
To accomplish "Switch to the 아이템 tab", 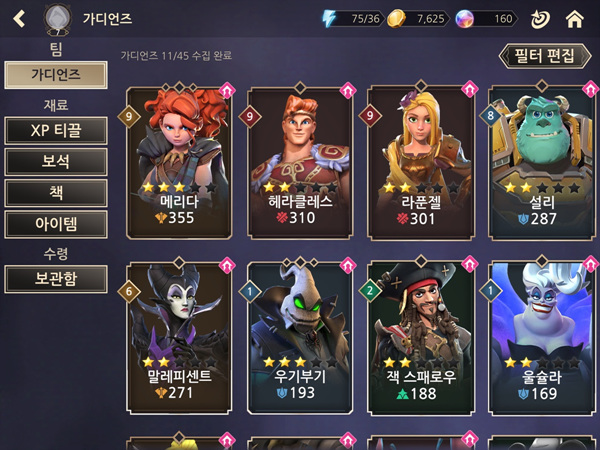I will pyautogui.click(x=55, y=224).
